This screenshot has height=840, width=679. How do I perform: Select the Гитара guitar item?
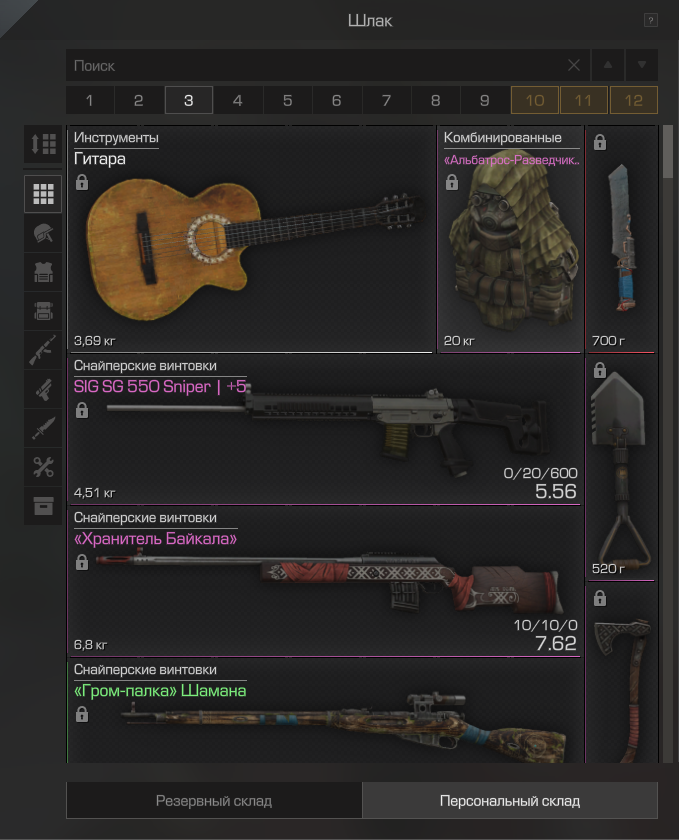[x=250, y=240]
